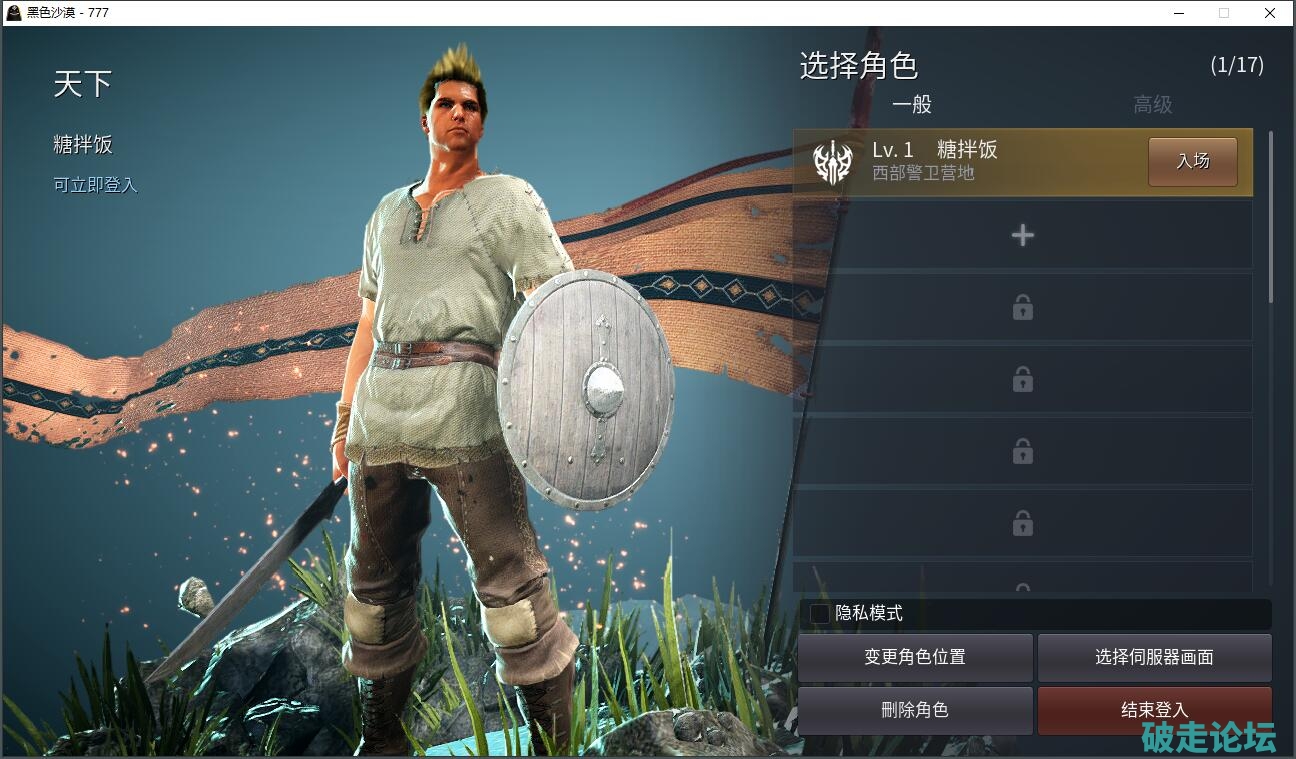Screen dimensions: 1296x759
Task: Close the game window
Action: tap(1270, 13)
